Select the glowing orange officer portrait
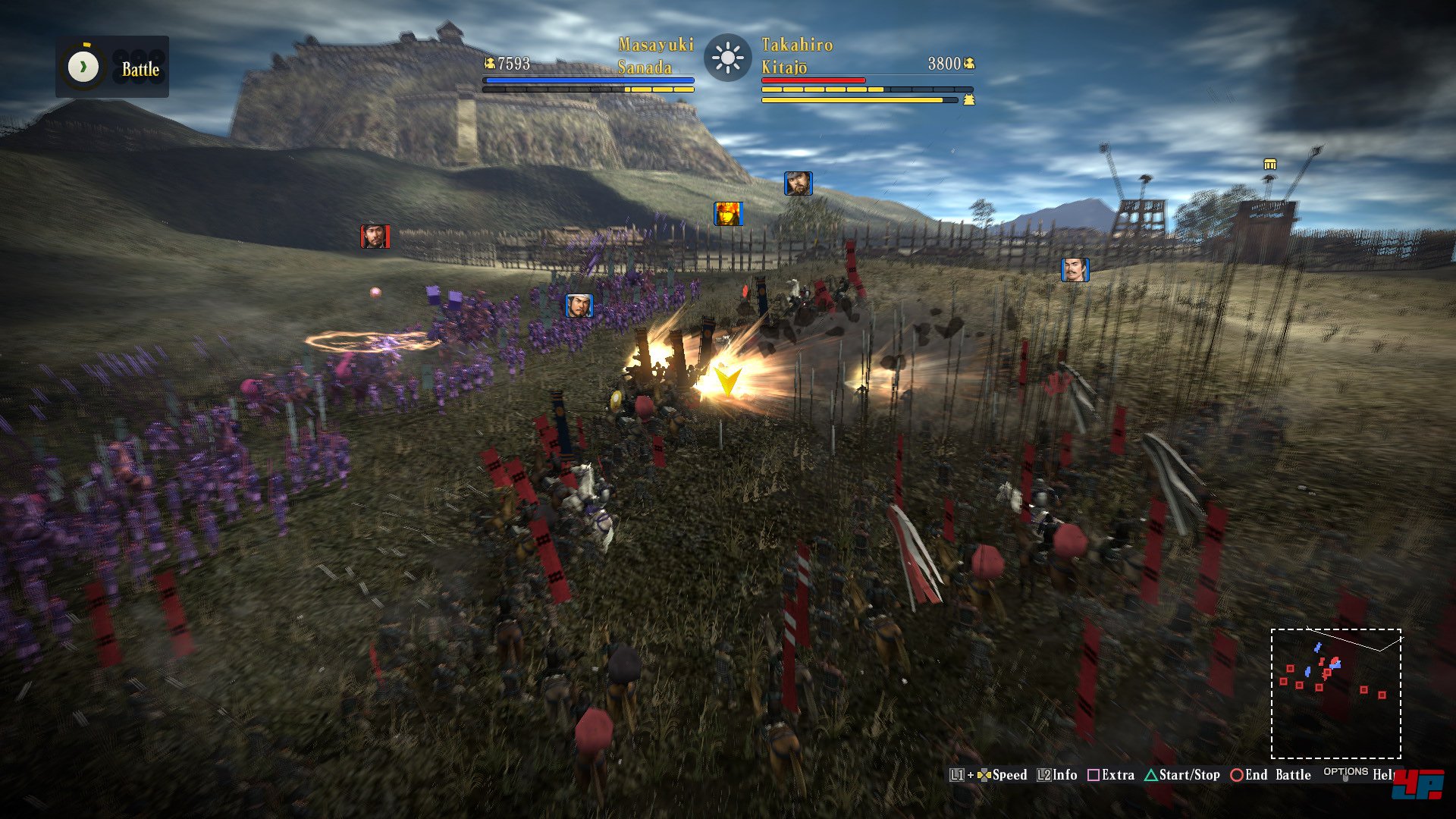The width and height of the screenshot is (1456, 819). (x=727, y=214)
